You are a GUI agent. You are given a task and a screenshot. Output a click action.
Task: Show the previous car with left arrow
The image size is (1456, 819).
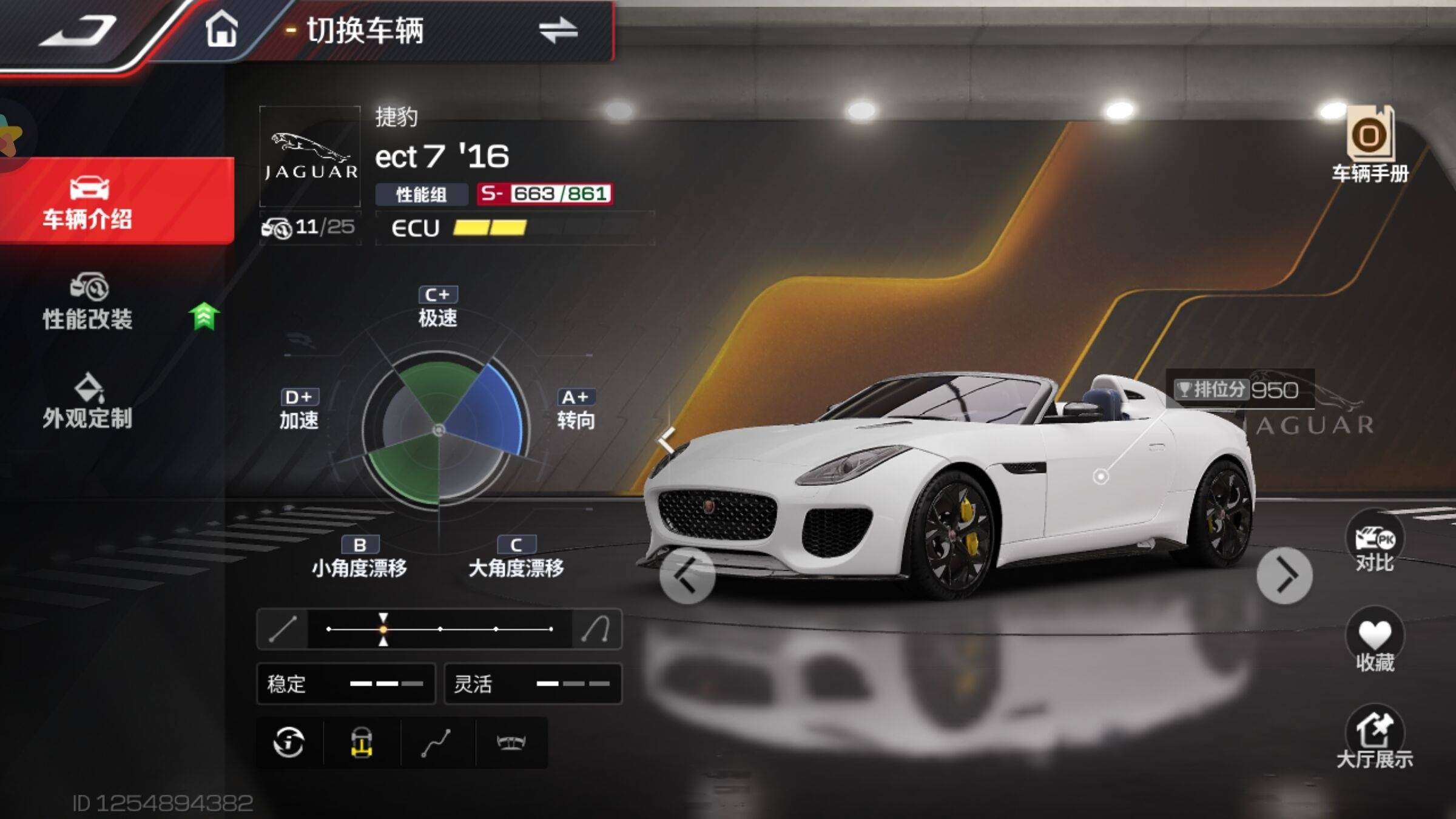point(687,575)
